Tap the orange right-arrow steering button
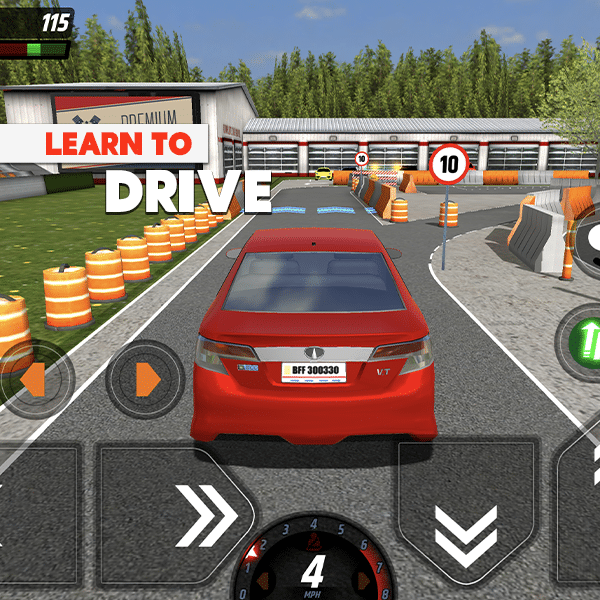The image size is (600, 600). pos(146,378)
